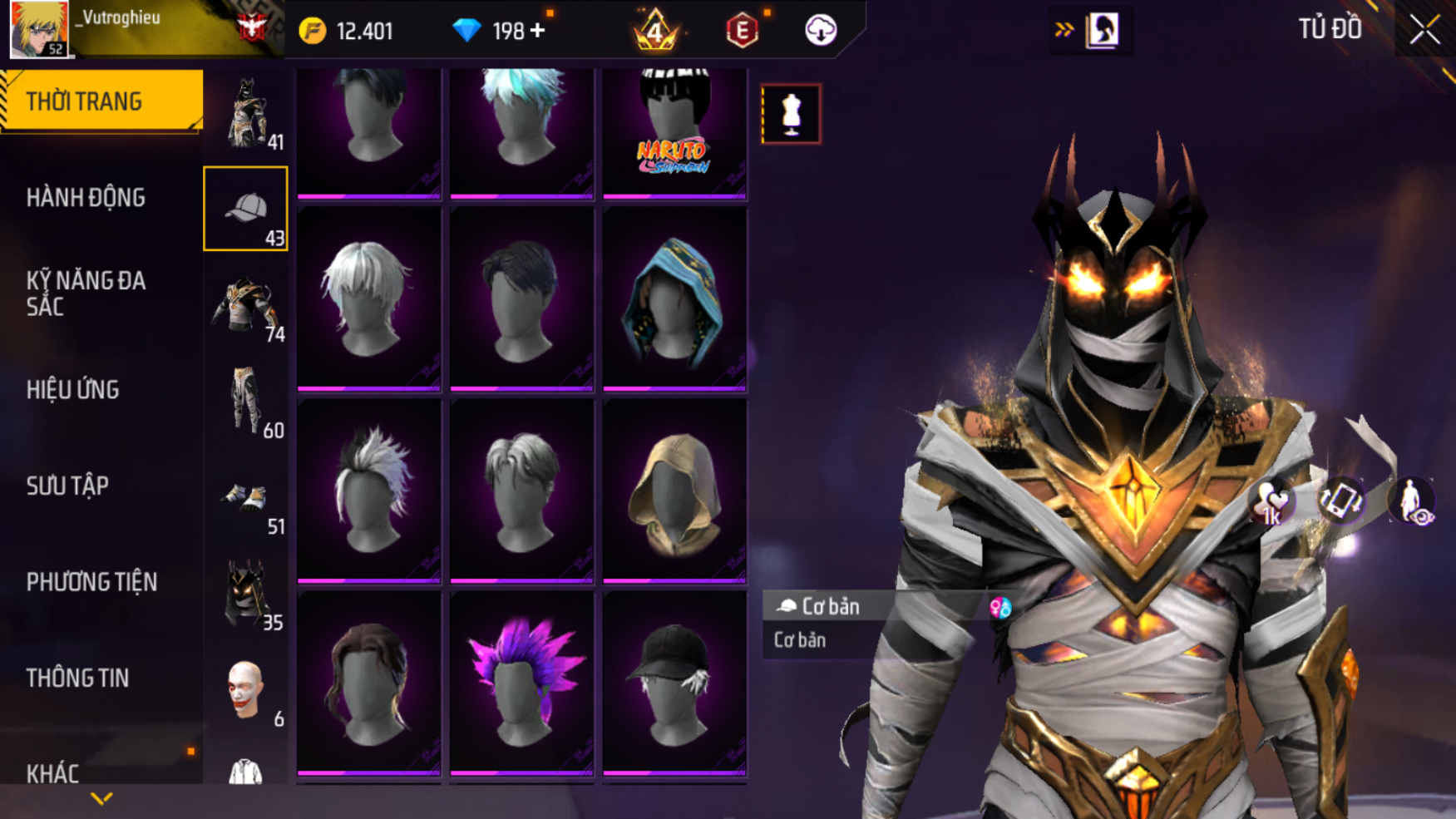Open the Thông Tin tab
The width and height of the screenshot is (1456, 819).
[x=77, y=678]
